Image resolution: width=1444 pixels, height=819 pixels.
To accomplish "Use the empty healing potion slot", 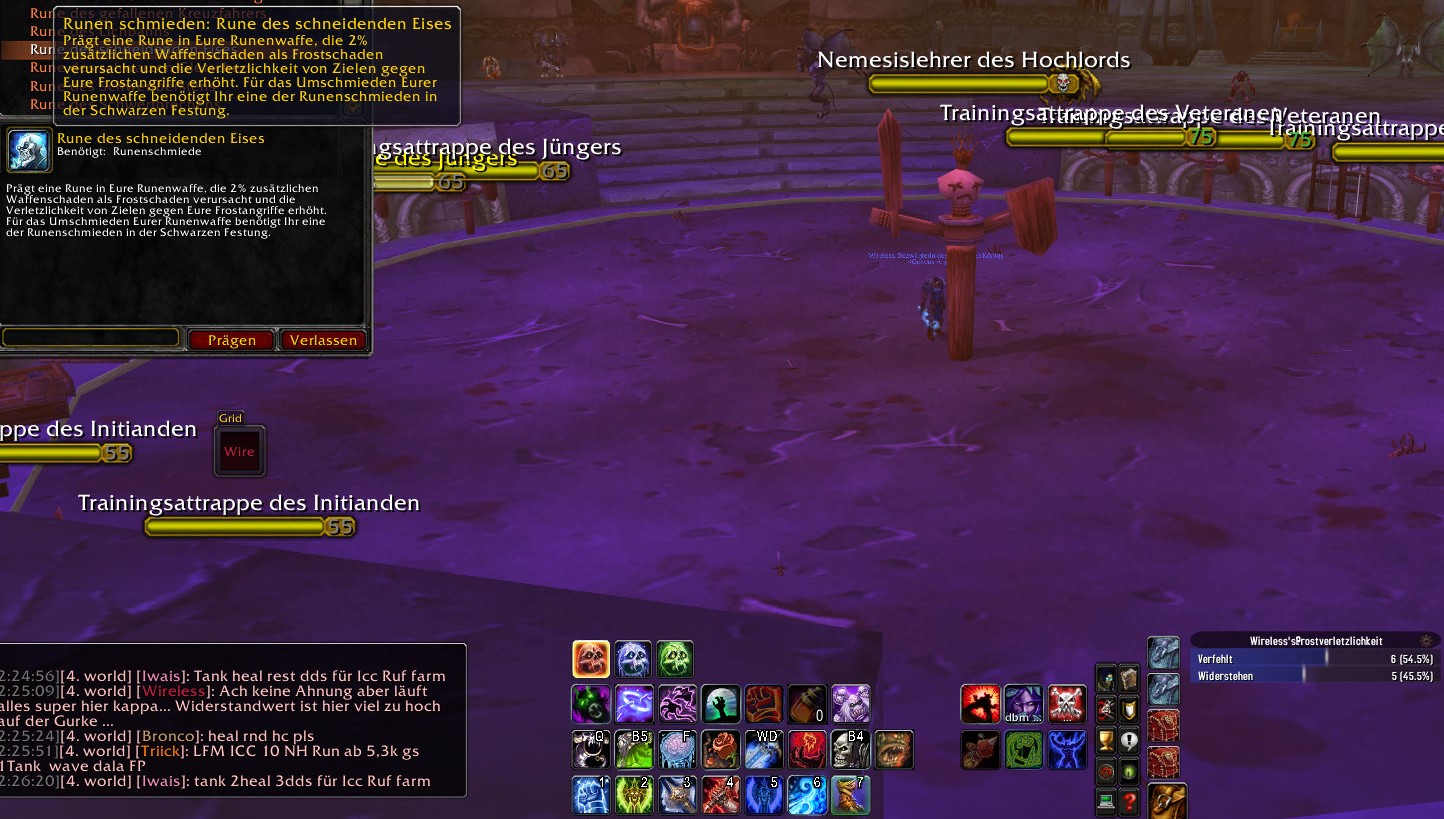I will (x=807, y=704).
